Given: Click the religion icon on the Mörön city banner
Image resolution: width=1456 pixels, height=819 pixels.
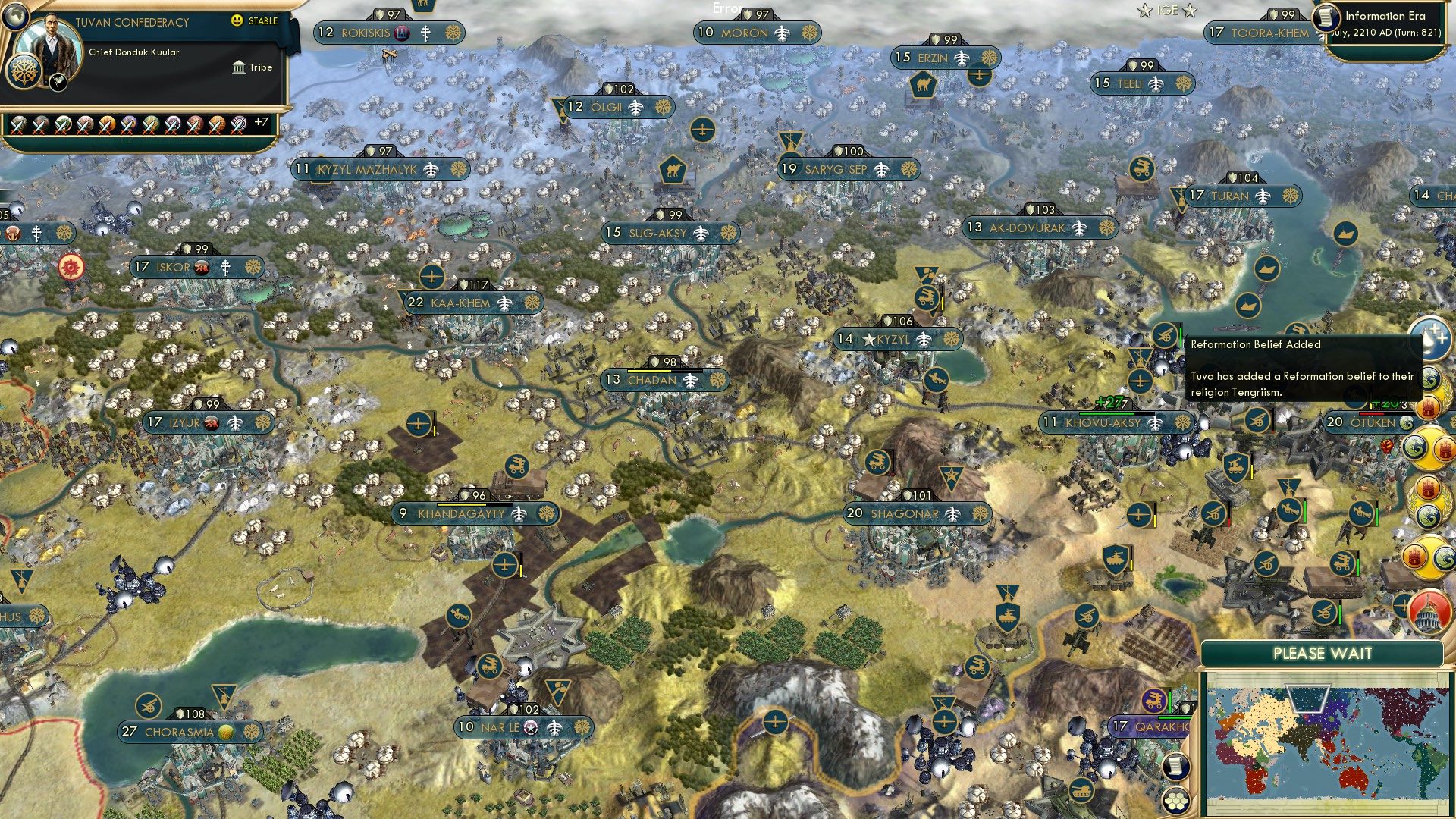Looking at the screenshot, I should click(x=809, y=34).
